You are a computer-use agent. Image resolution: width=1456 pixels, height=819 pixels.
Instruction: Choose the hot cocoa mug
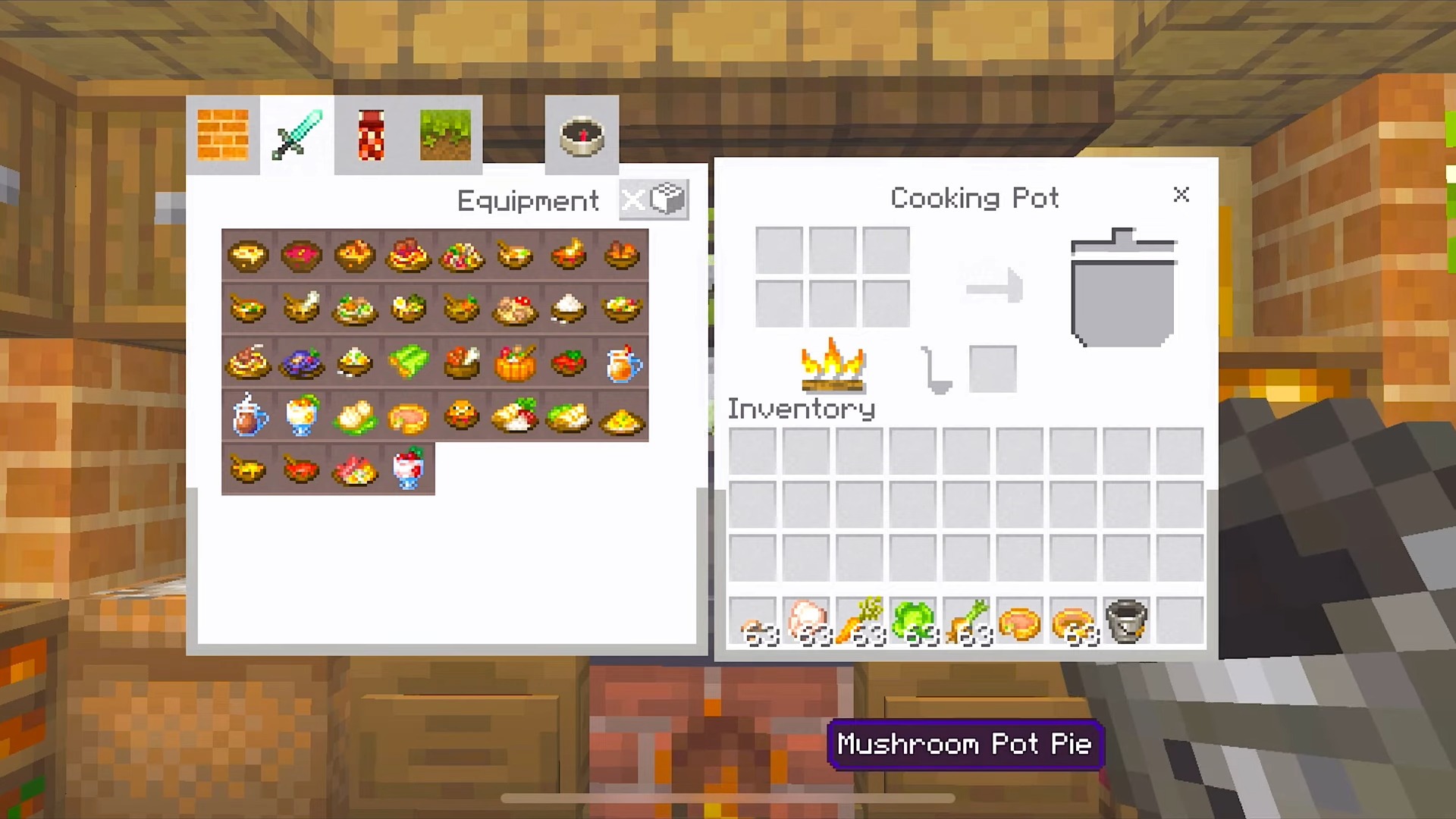click(249, 416)
